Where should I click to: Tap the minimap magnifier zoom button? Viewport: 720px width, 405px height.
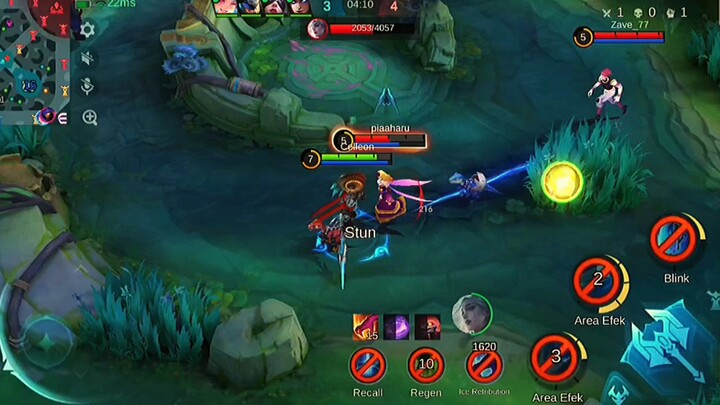pyautogui.click(x=90, y=118)
